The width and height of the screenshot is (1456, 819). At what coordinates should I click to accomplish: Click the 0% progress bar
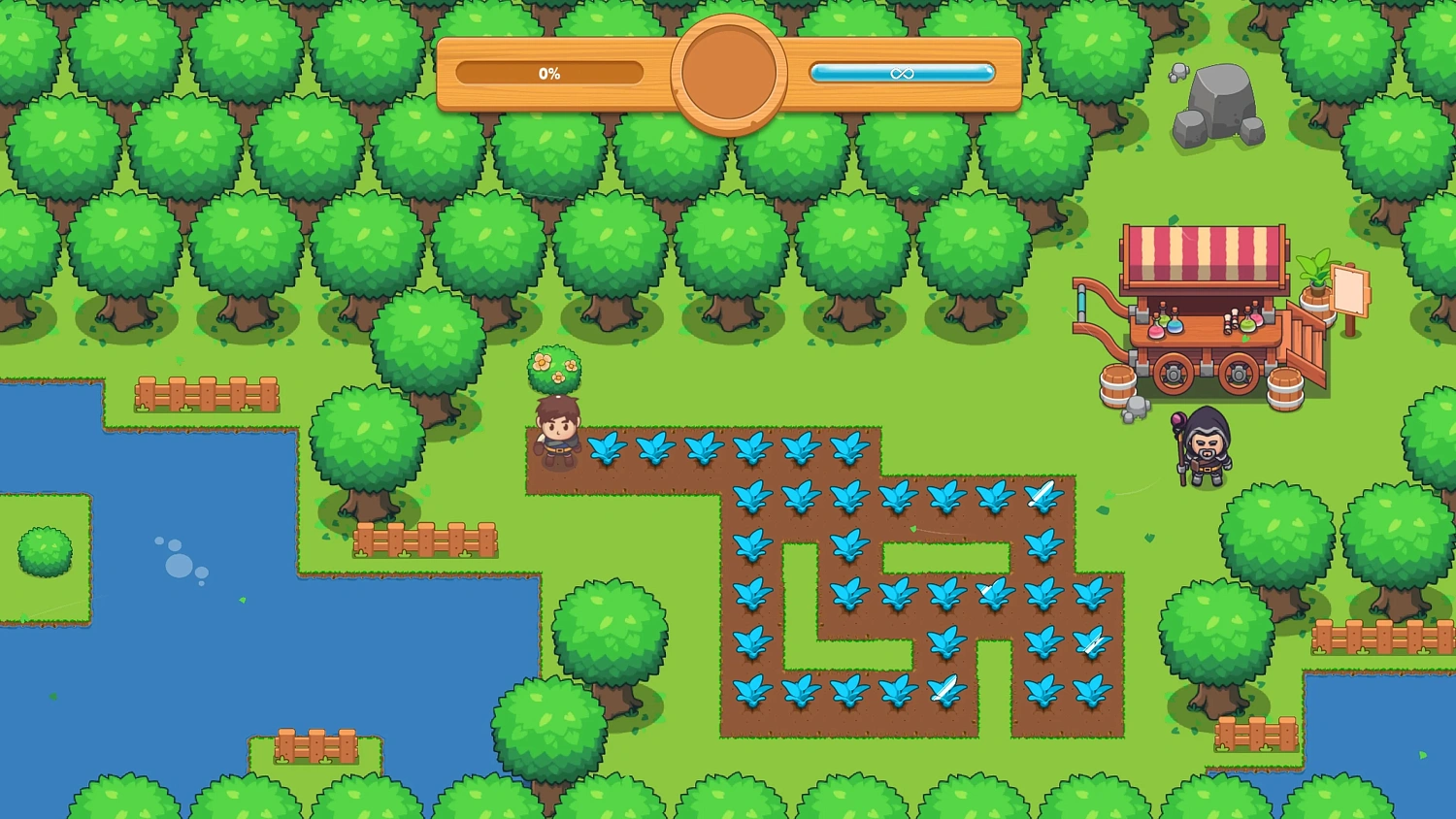(x=548, y=72)
